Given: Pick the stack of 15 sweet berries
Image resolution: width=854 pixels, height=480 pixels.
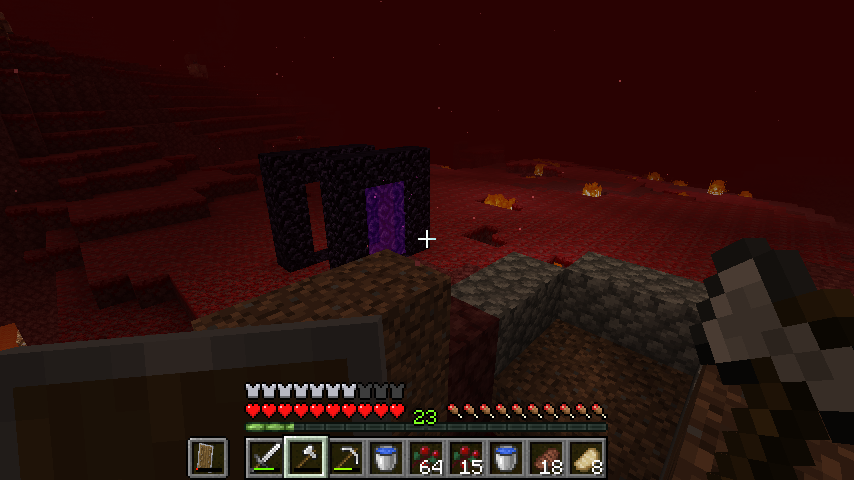Looking at the screenshot, I should pos(466,458).
